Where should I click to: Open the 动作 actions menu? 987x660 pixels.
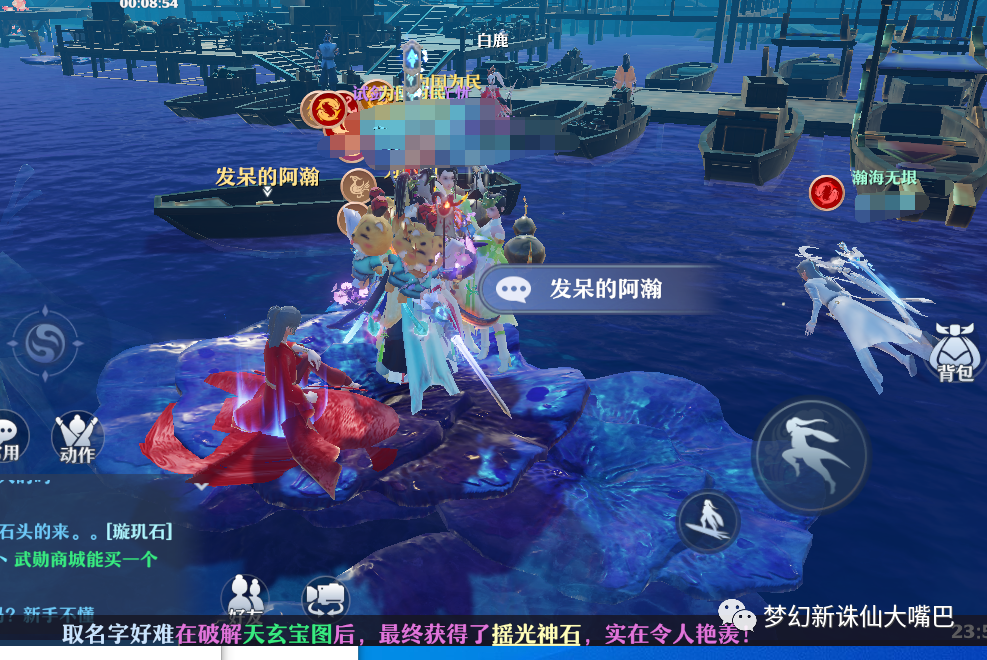(77, 437)
